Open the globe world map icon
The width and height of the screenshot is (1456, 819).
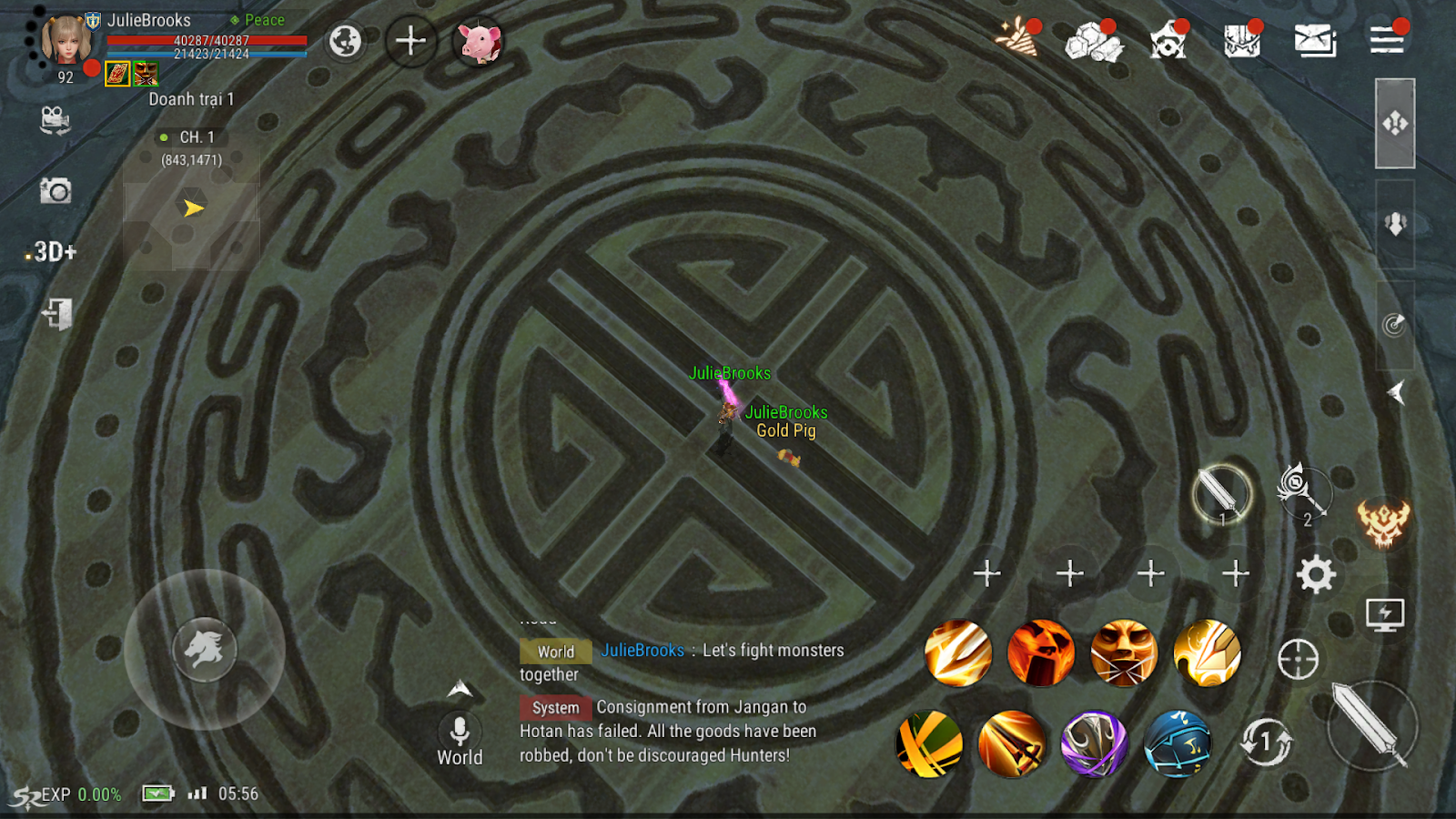click(345, 41)
